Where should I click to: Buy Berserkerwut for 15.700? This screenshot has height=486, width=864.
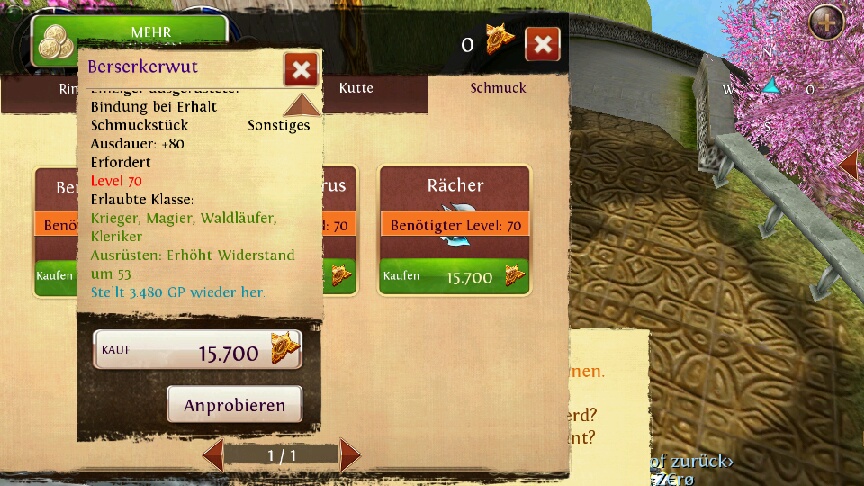pyautogui.click(x=197, y=351)
